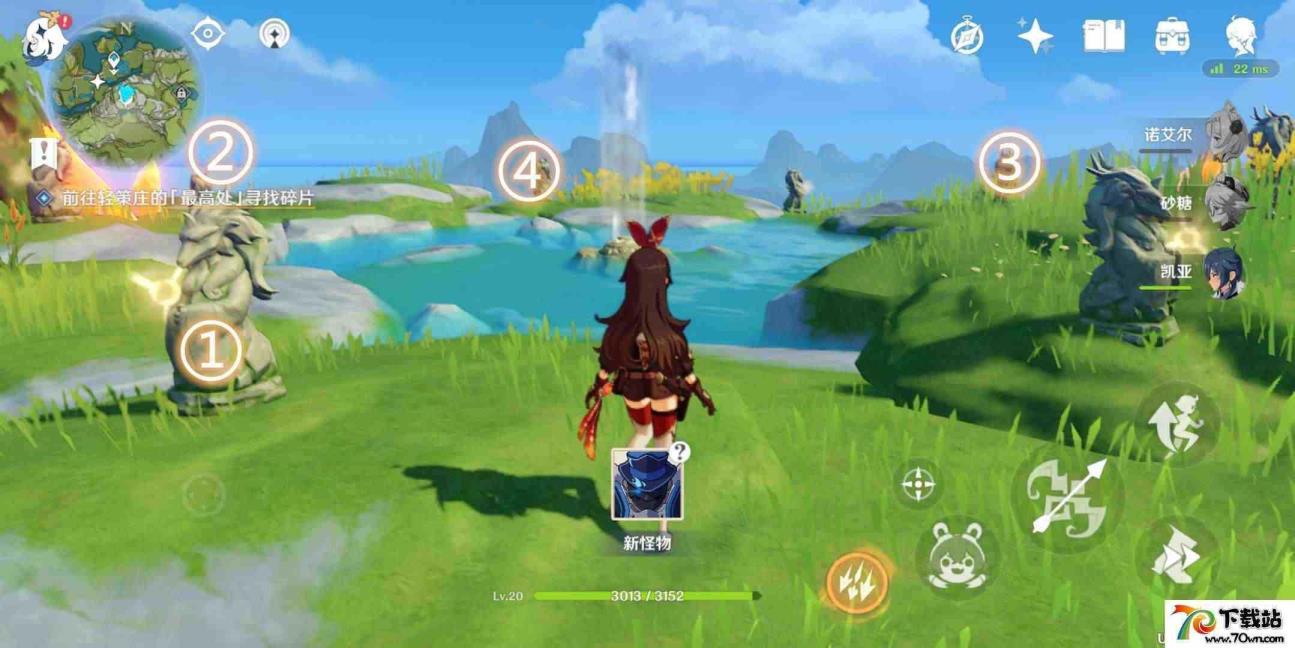
Task: Trigger the glowing elemental burst button
Action: (x=857, y=583)
